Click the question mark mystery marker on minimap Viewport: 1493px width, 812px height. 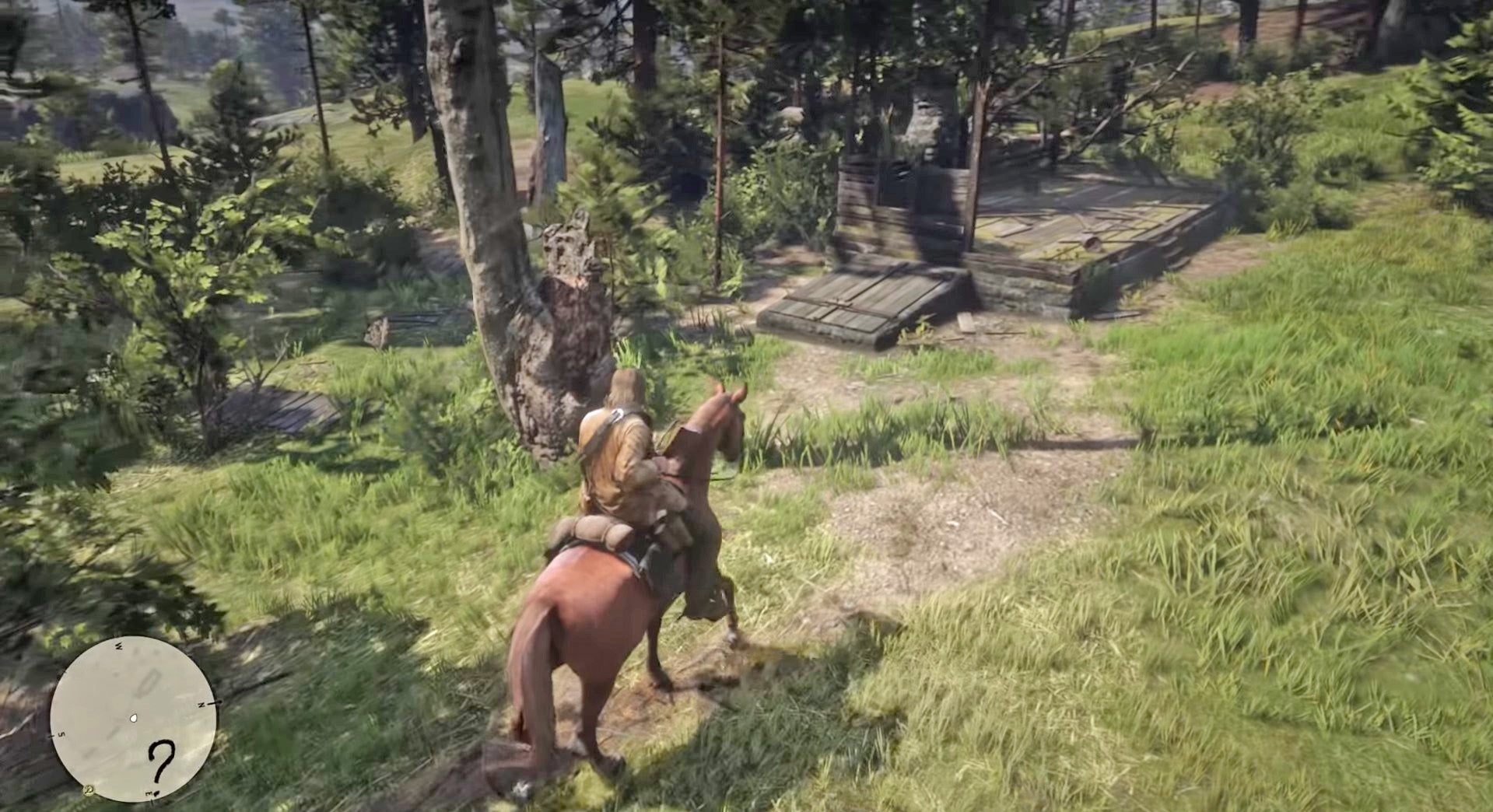coord(162,761)
